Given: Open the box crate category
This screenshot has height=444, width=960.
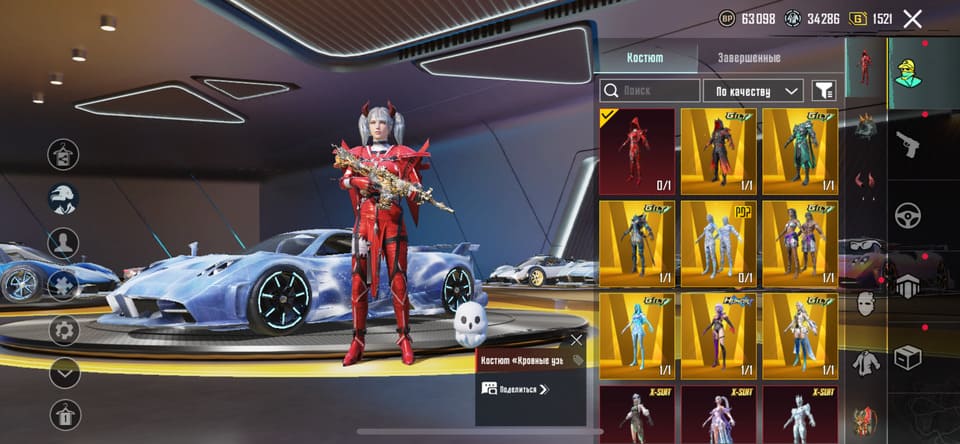Looking at the screenshot, I should click(x=907, y=357).
